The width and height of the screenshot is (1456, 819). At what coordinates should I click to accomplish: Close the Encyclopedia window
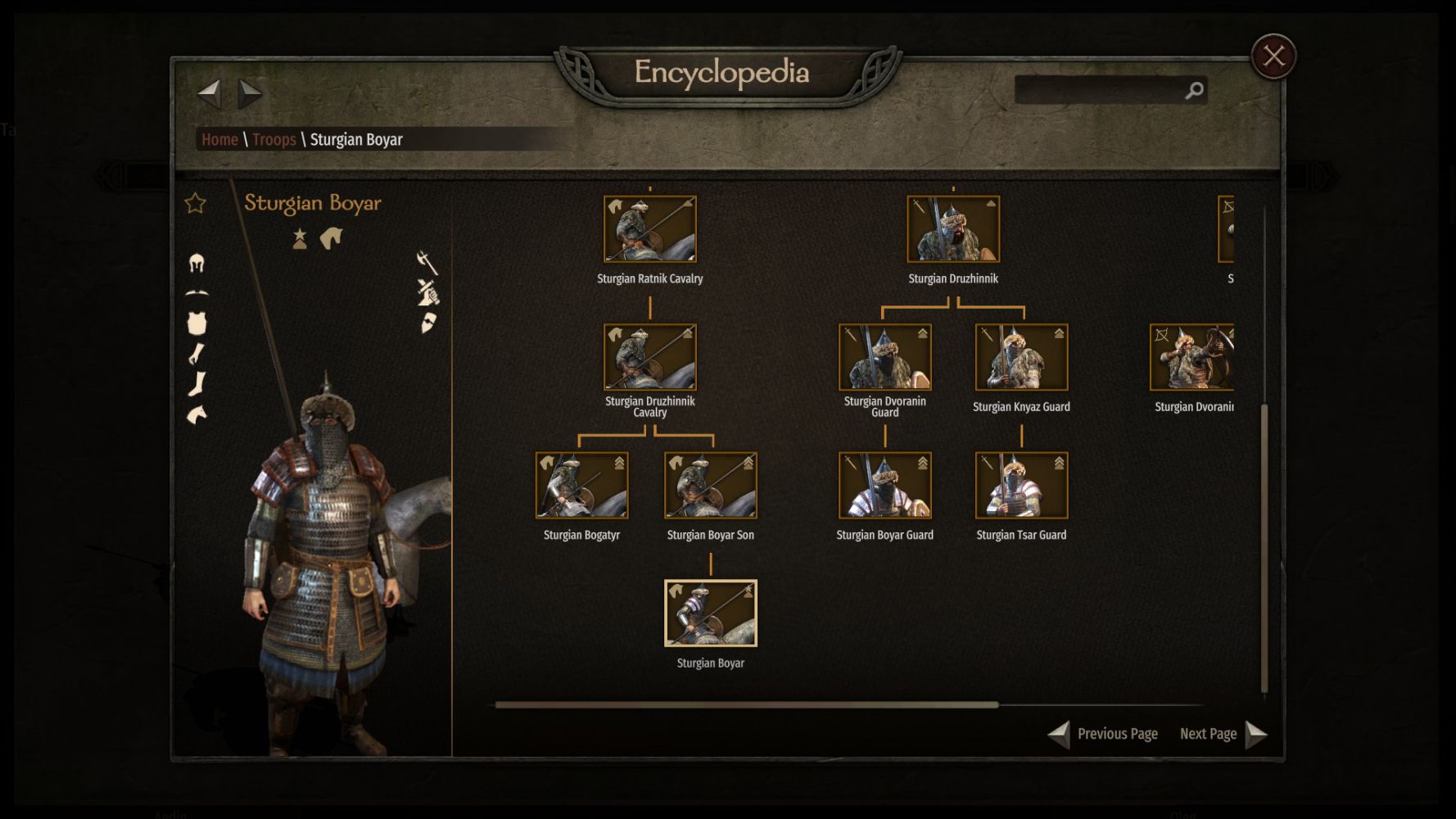(x=1273, y=56)
